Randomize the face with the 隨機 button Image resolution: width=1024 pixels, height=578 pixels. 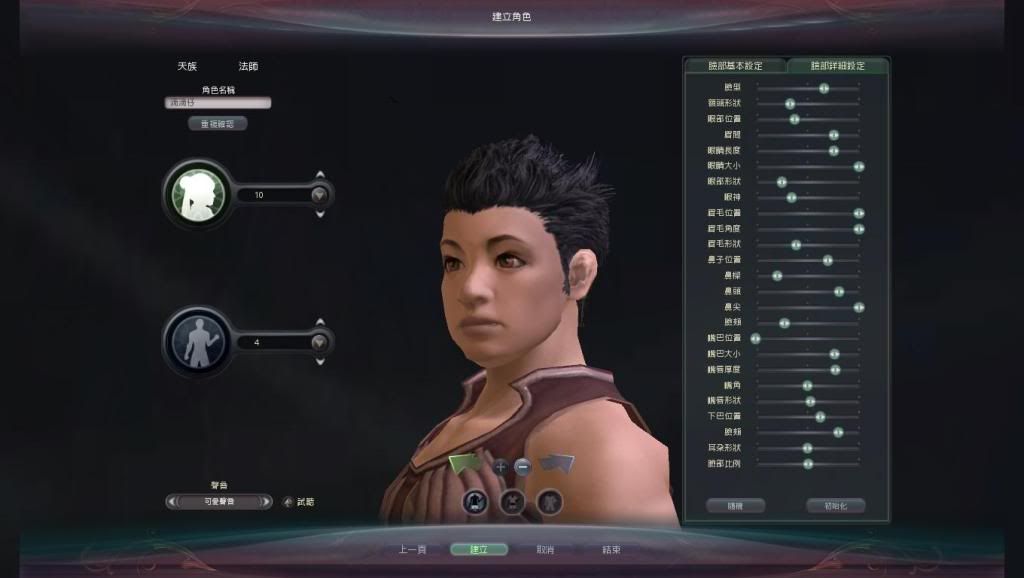pyautogui.click(x=735, y=506)
